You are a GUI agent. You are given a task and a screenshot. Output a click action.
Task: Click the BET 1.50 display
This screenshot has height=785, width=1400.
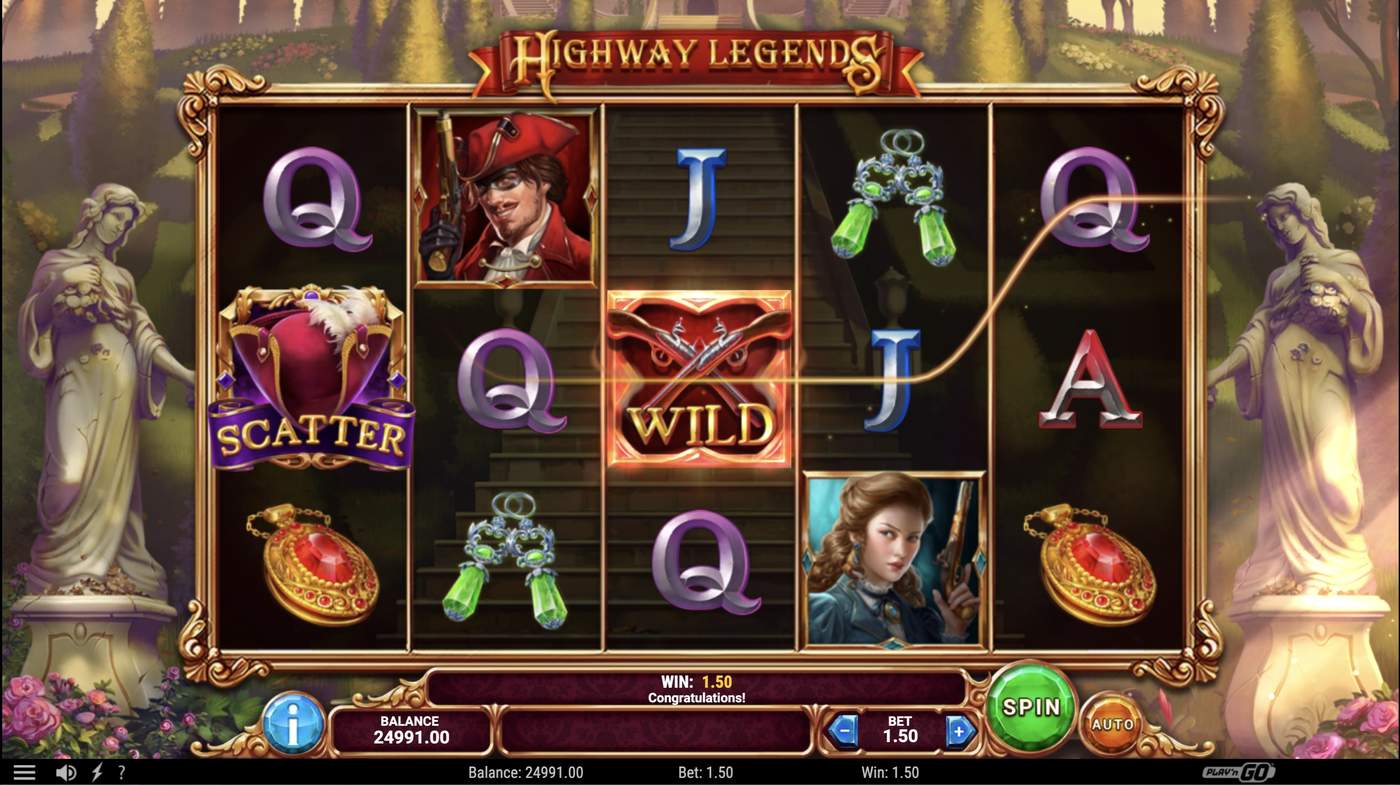click(900, 731)
